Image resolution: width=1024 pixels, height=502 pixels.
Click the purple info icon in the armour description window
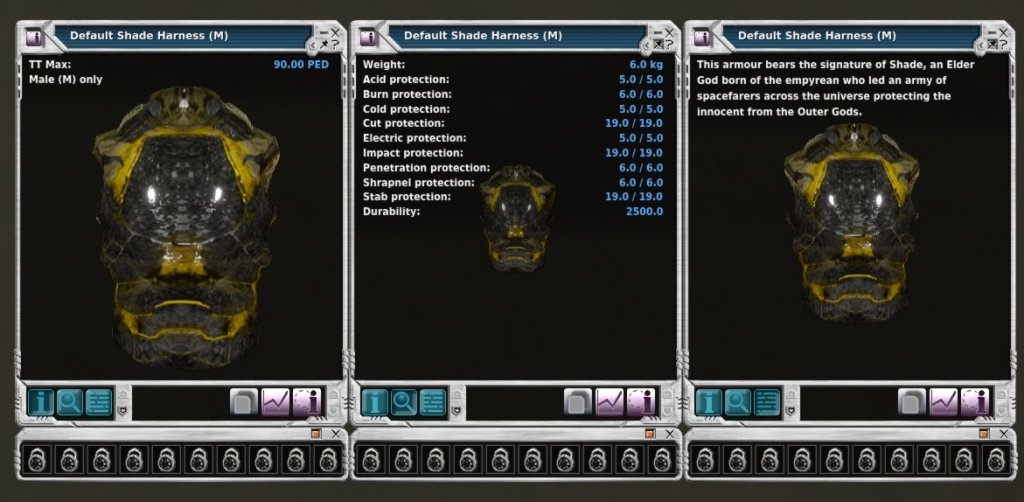pos(975,402)
